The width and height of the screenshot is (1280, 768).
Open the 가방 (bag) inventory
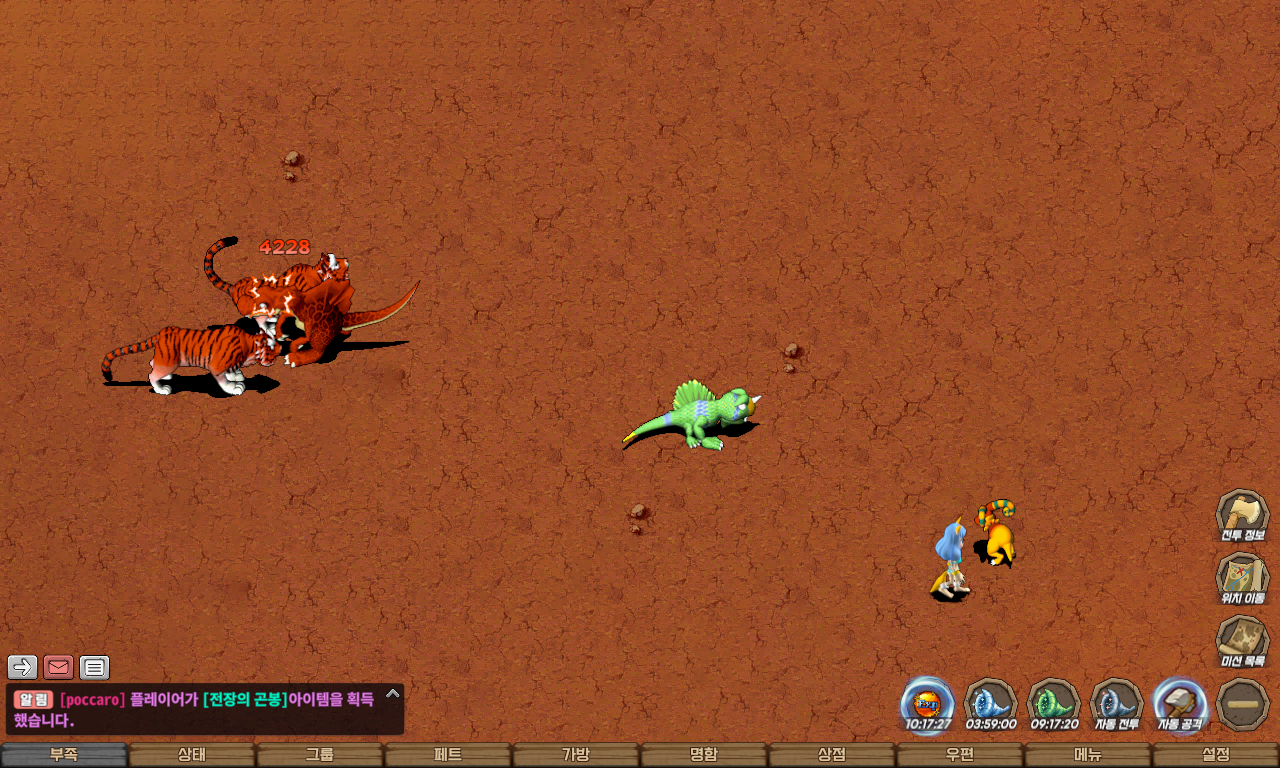tap(576, 755)
